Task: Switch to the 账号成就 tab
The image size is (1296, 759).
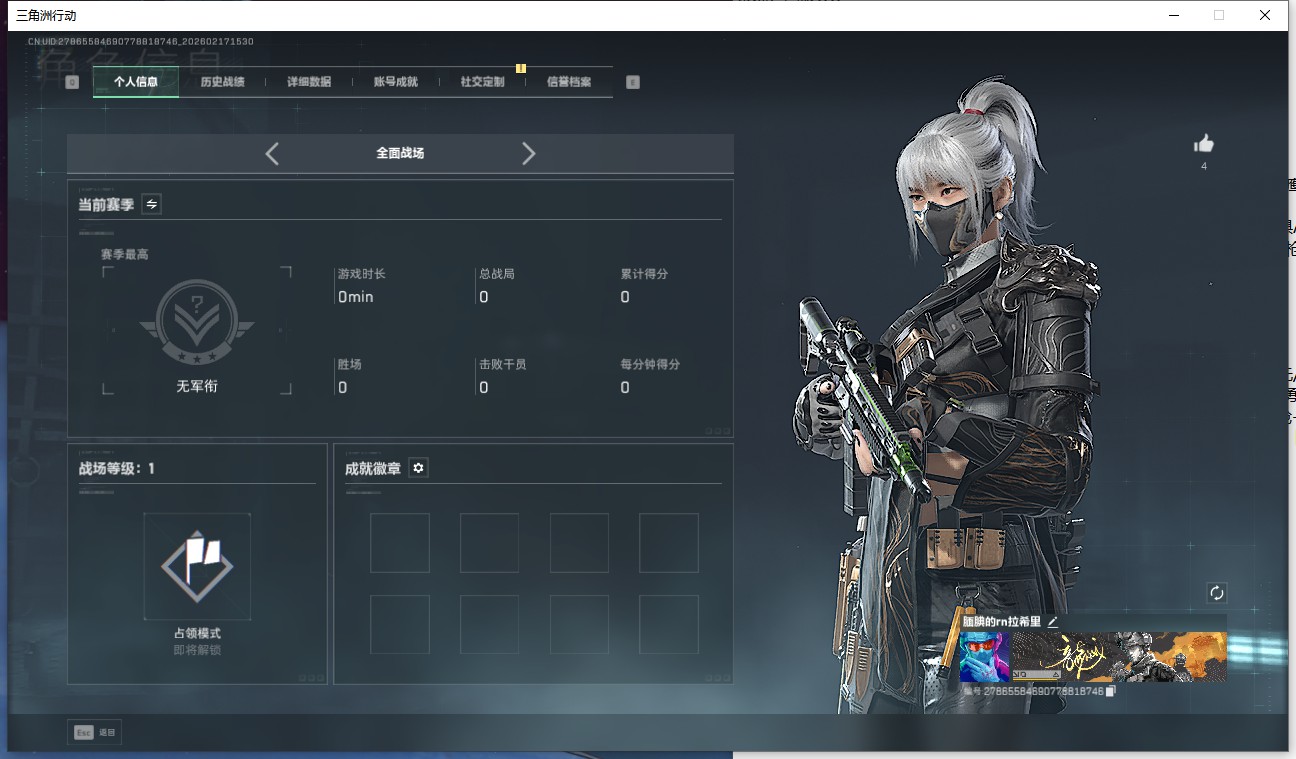Action: tap(394, 82)
